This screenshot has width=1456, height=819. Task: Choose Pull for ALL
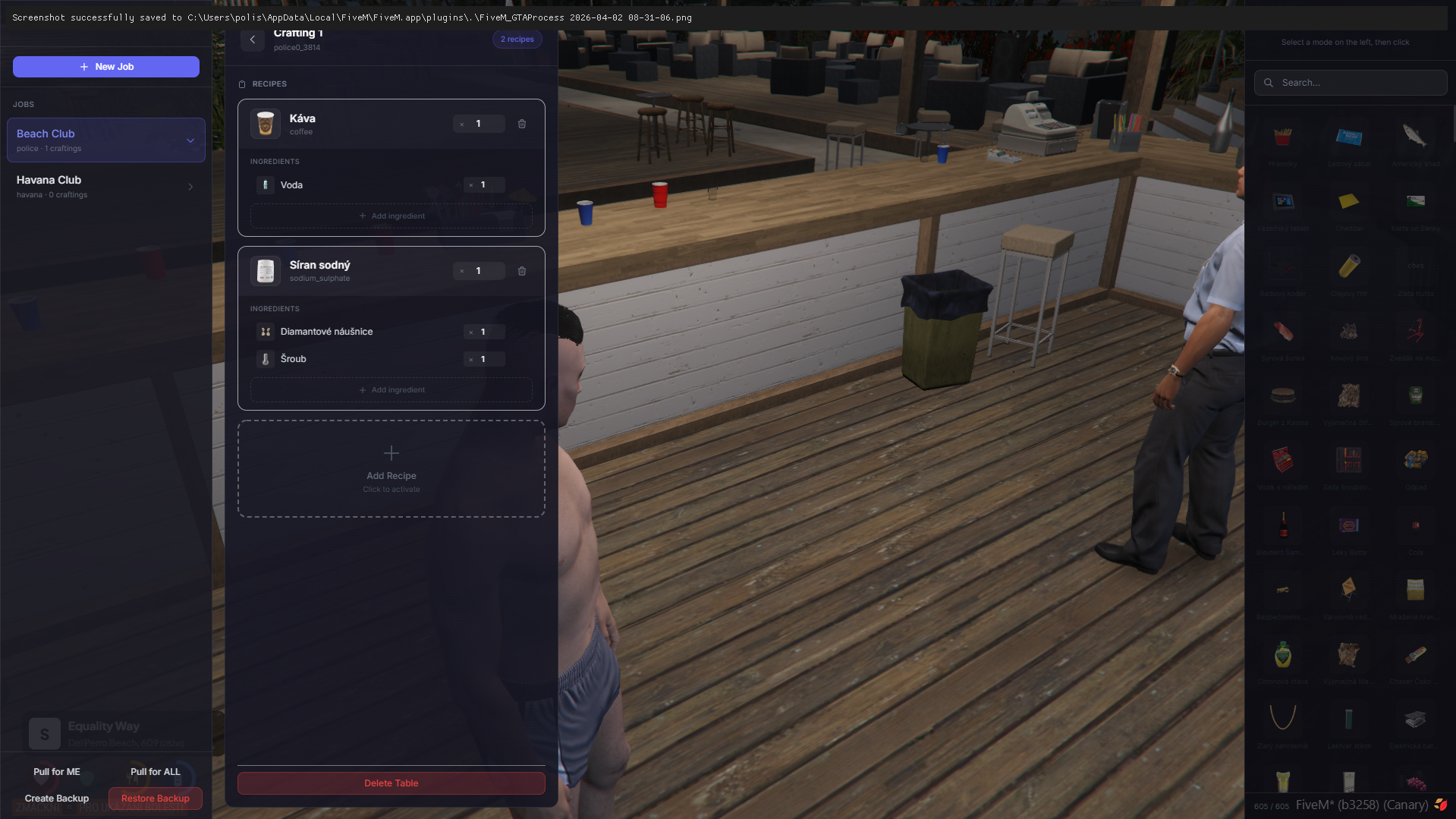(156, 772)
